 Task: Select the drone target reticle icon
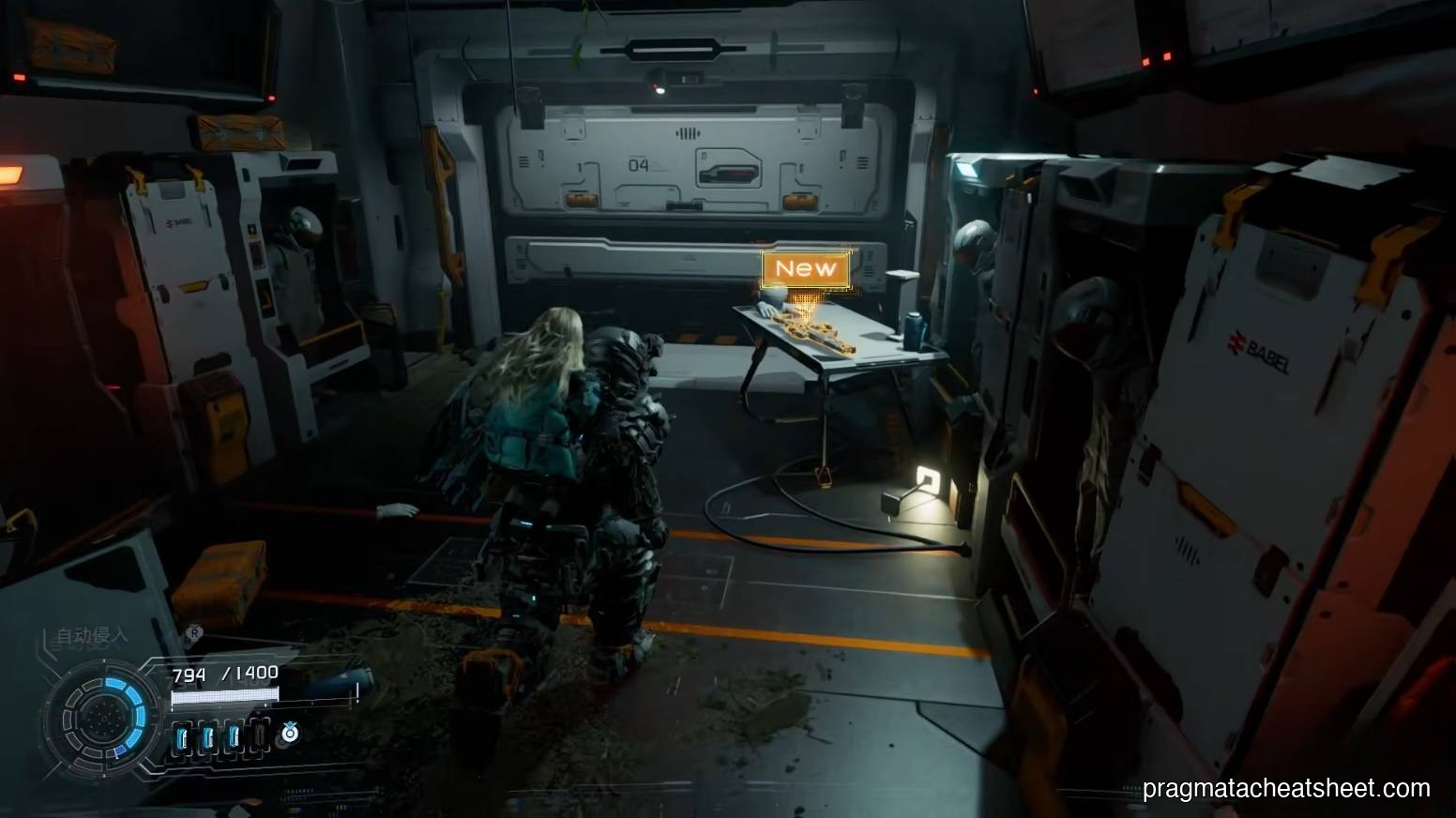click(290, 734)
